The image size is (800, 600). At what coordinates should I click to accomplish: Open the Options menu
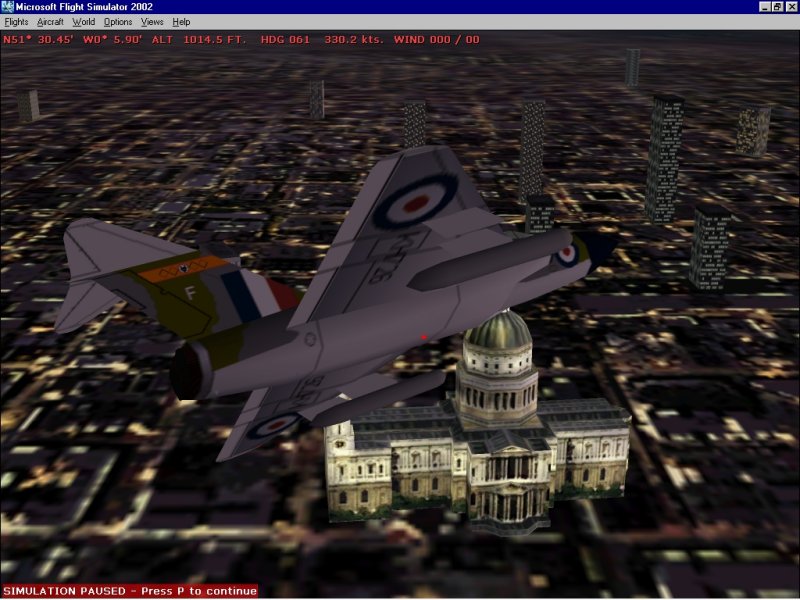click(117, 21)
